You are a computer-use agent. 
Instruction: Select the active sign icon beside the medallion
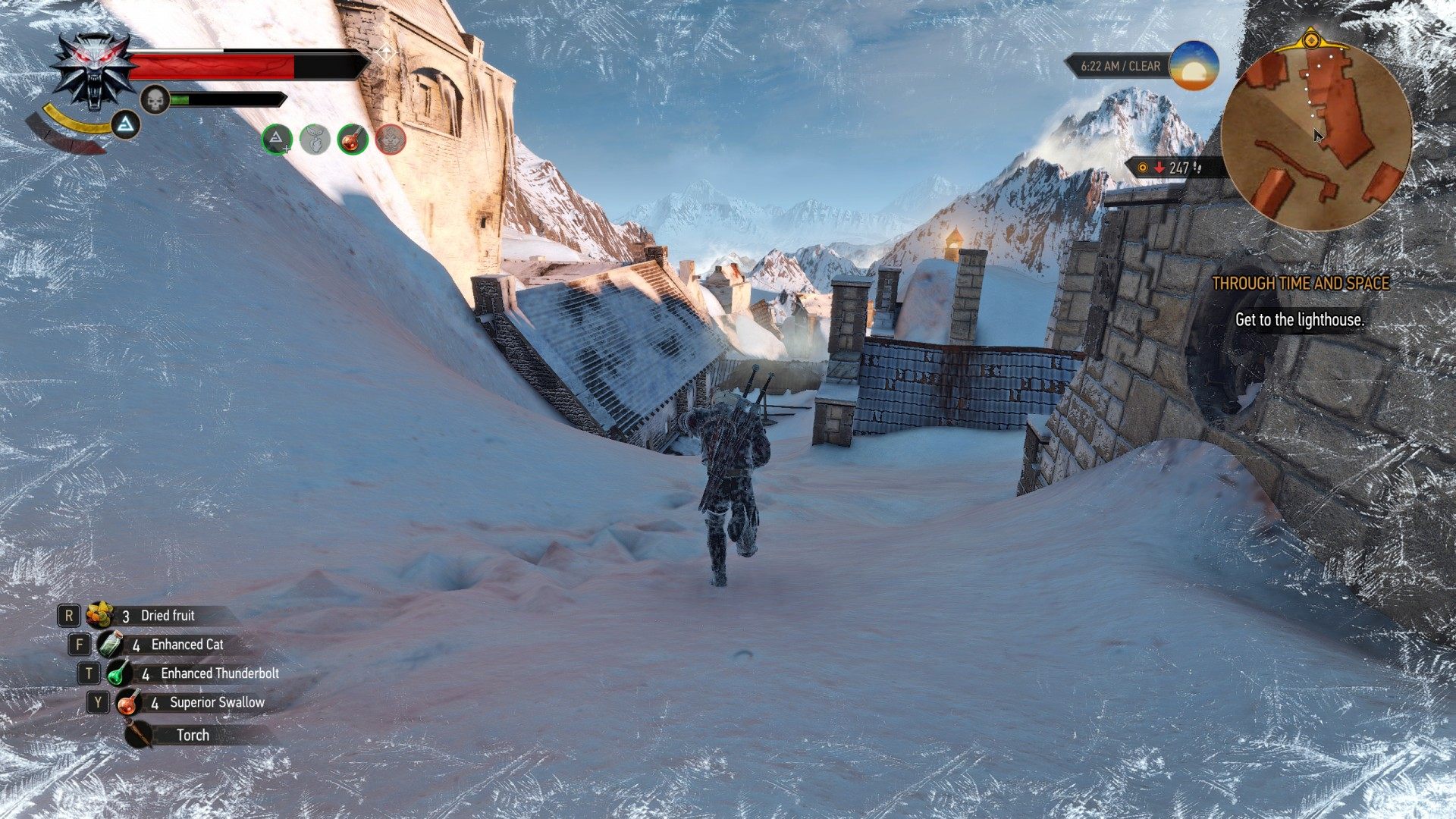click(126, 124)
